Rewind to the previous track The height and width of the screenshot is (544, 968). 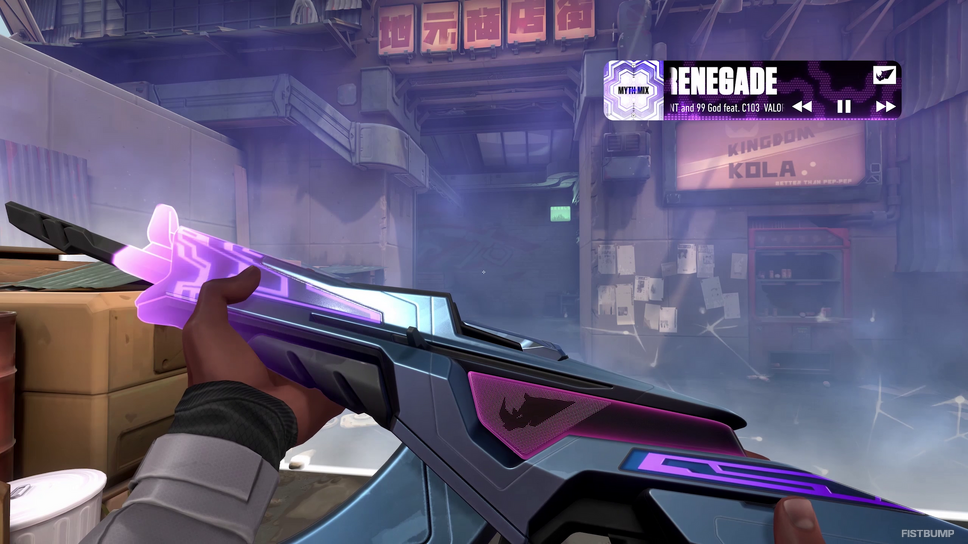[802, 106]
